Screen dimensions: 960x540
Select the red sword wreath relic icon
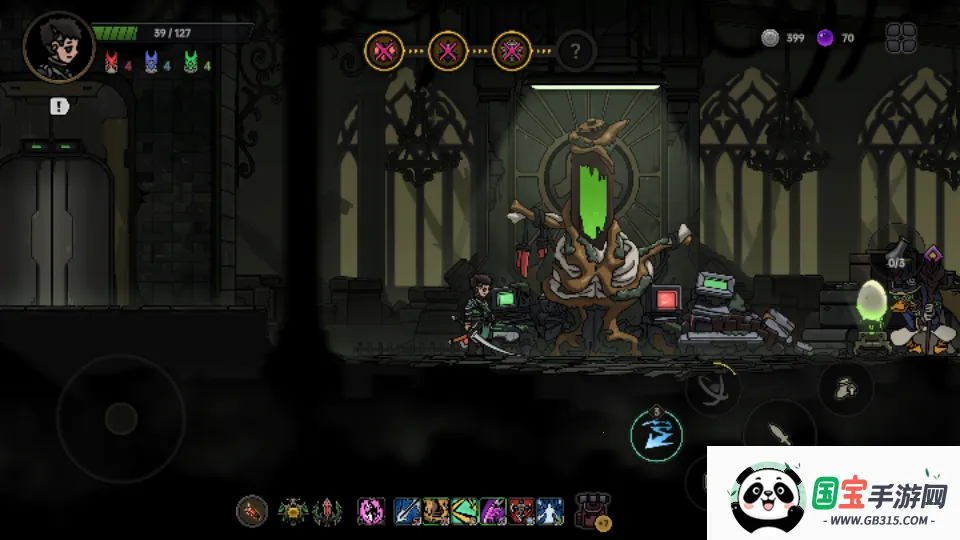(327, 511)
